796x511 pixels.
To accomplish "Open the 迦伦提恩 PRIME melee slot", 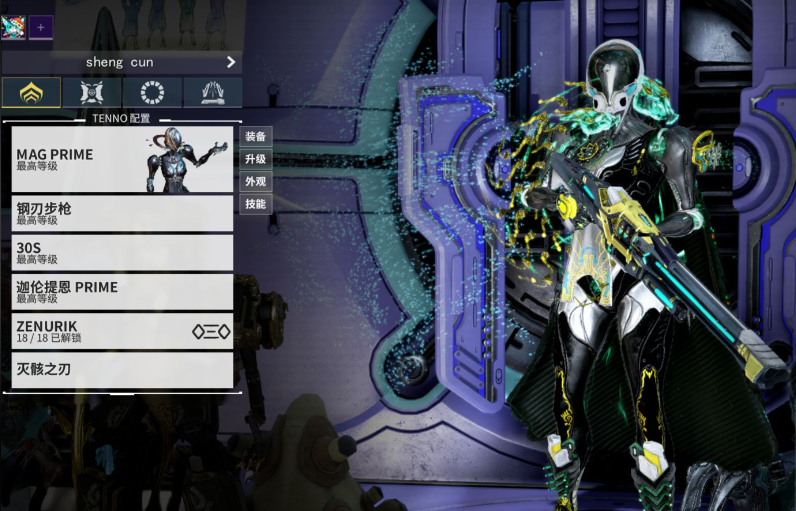I will (122, 291).
